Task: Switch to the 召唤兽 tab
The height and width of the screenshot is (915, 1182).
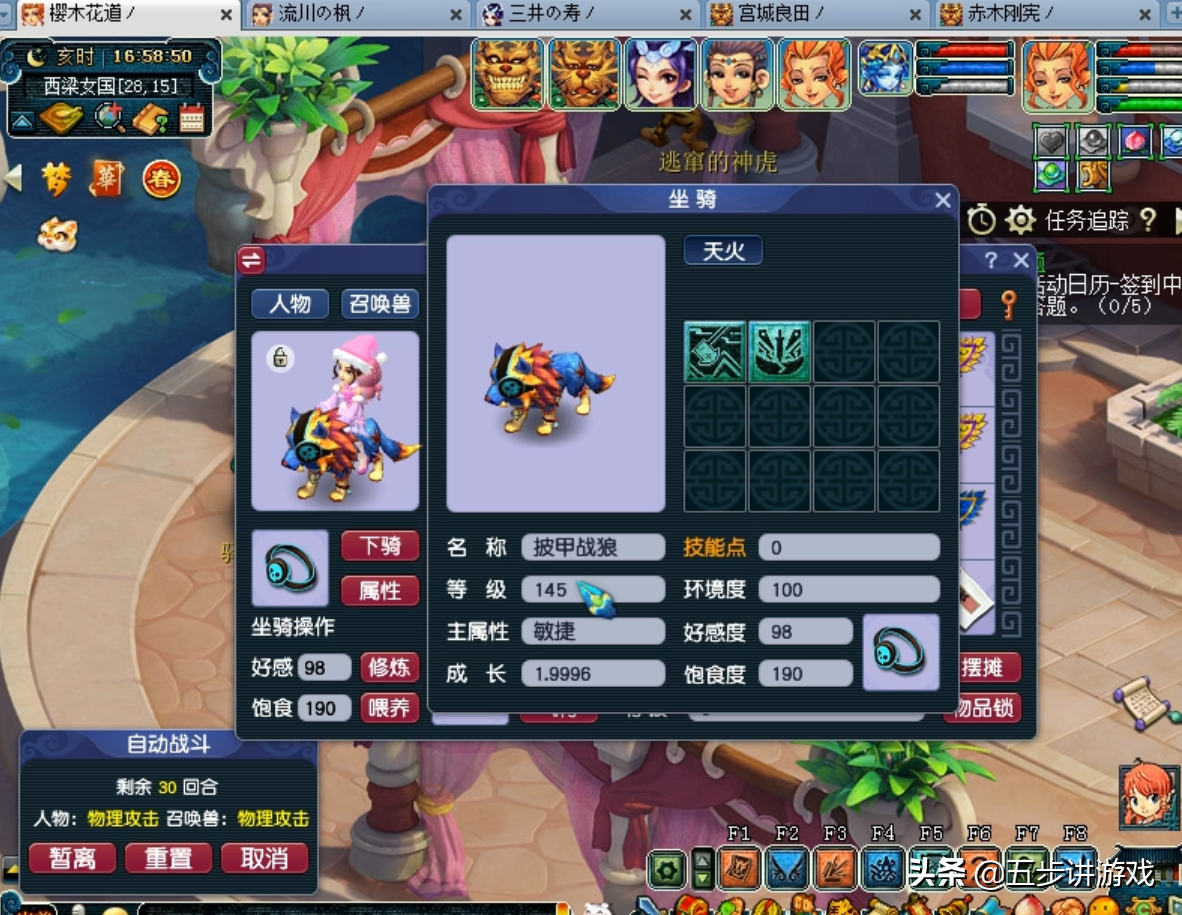Action: click(380, 304)
